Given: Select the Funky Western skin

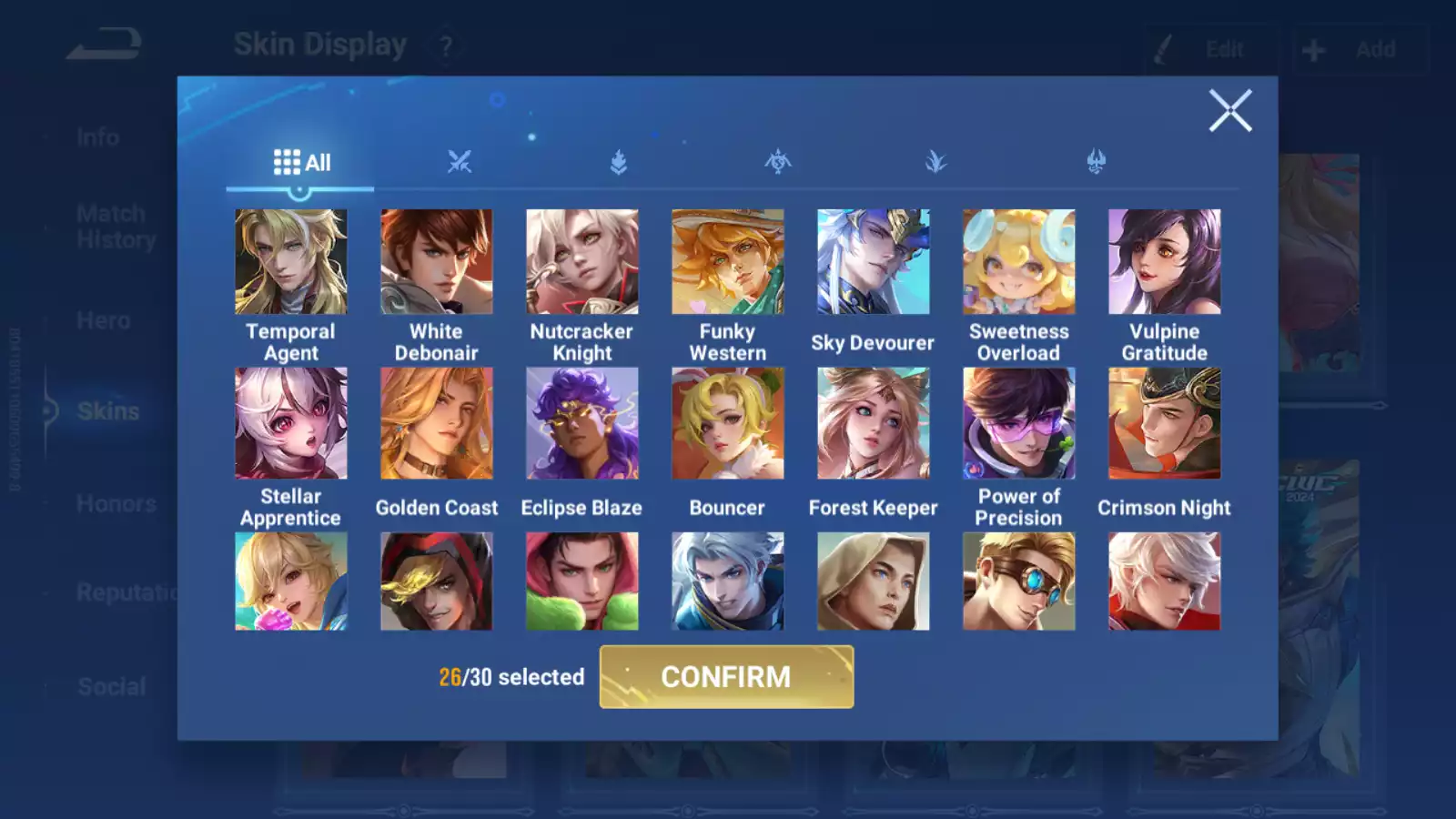Looking at the screenshot, I should click(x=728, y=262).
